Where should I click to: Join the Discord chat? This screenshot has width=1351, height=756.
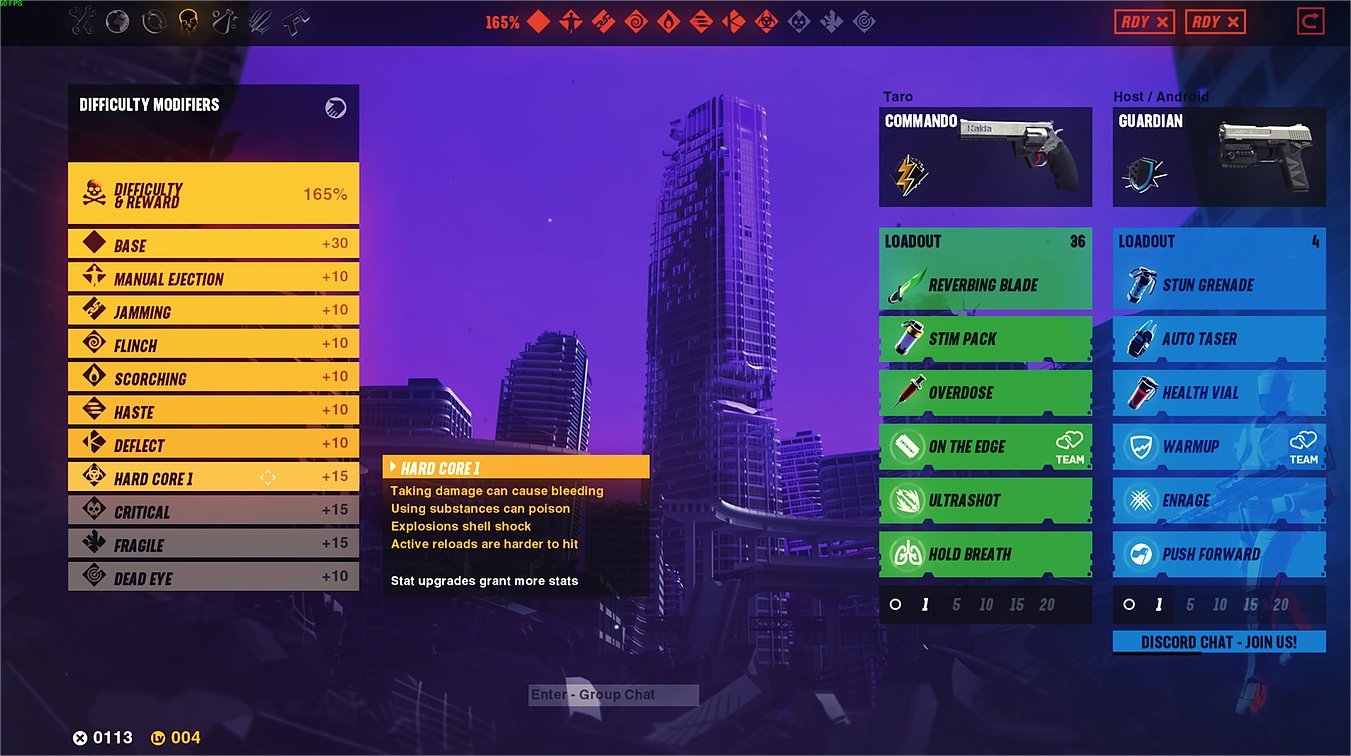tap(1219, 642)
